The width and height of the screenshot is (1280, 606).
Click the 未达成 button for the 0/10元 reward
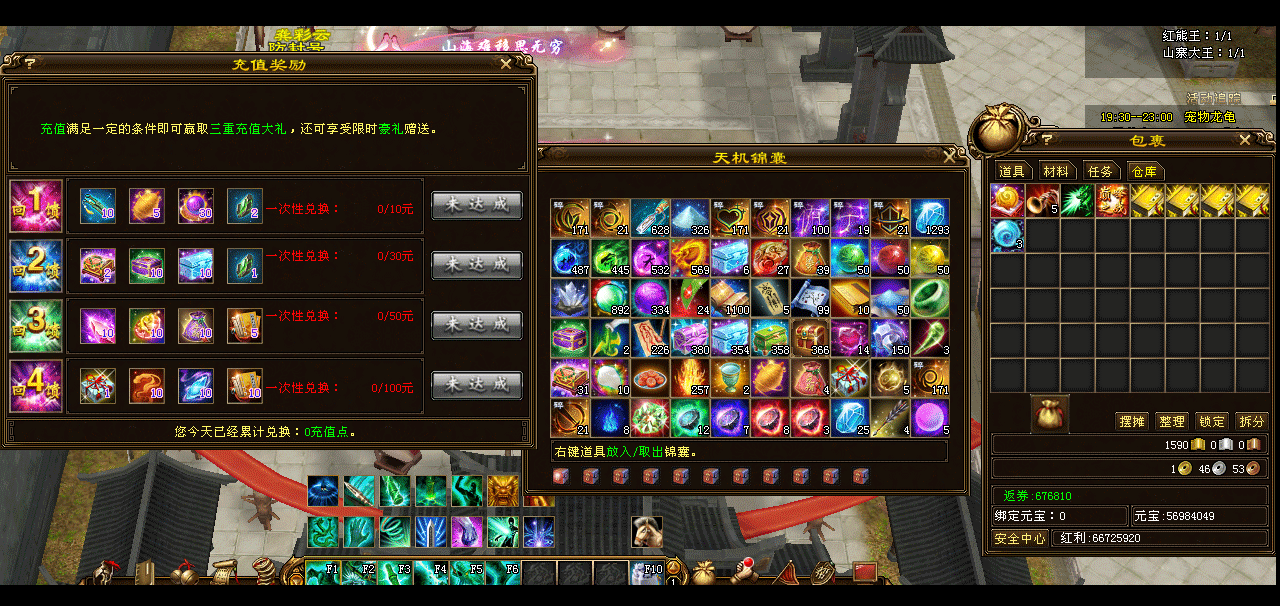pyautogui.click(x=476, y=205)
